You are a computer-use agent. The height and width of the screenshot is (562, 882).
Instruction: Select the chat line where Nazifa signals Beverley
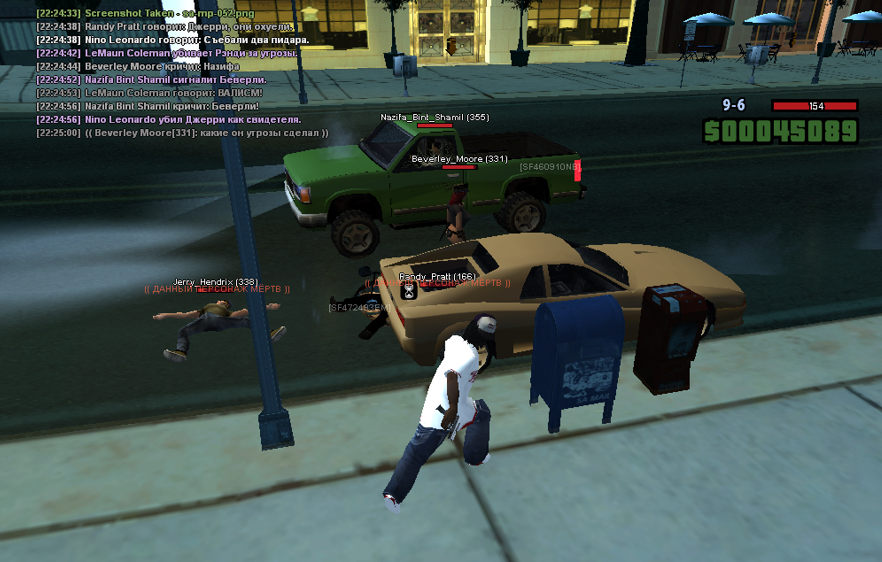click(x=160, y=79)
